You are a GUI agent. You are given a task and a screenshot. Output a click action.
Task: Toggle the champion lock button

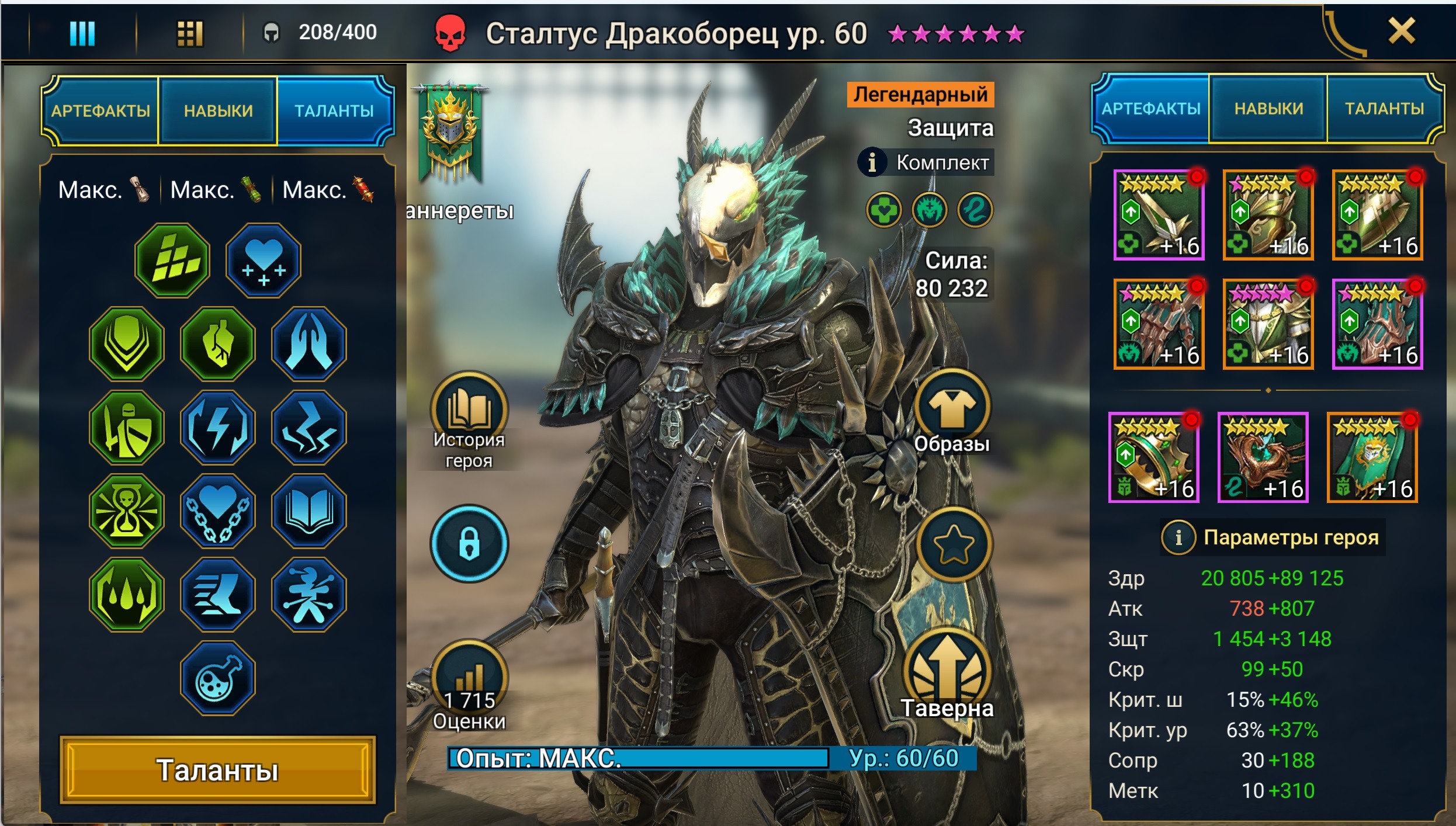pos(469,543)
